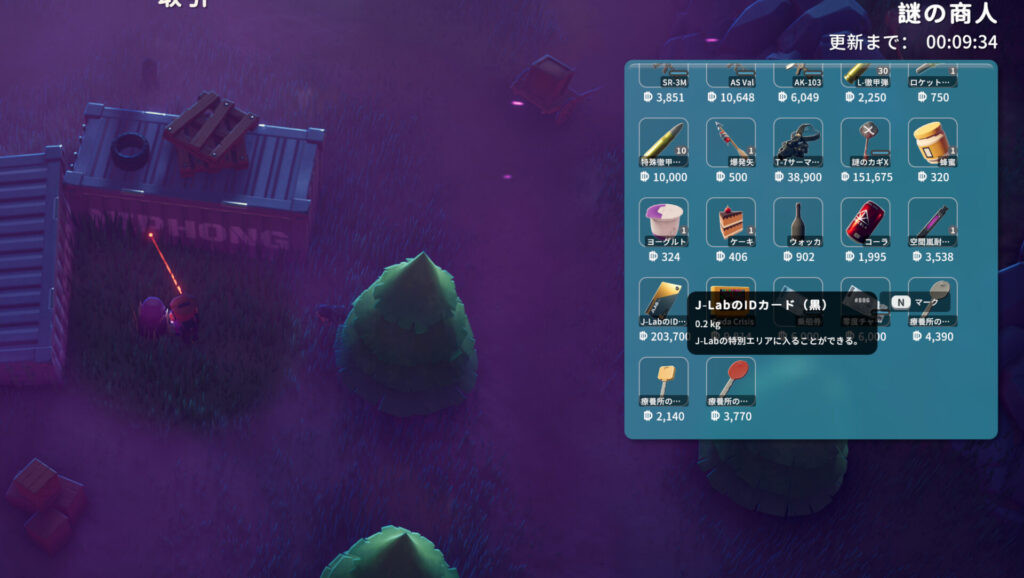Select the cake slice item
Screen dimensions: 1024x578
click(x=731, y=222)
